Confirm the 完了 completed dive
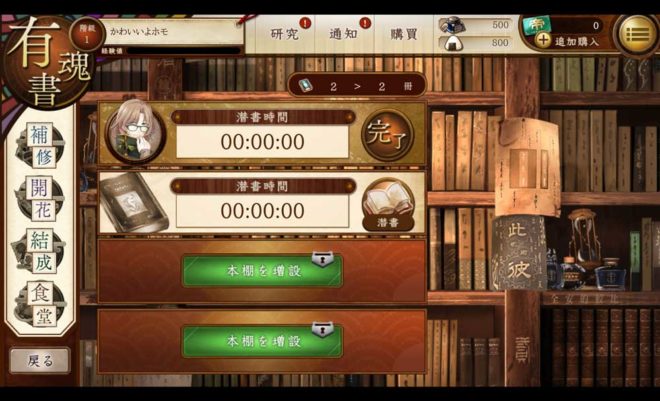 tap(387, 135)
